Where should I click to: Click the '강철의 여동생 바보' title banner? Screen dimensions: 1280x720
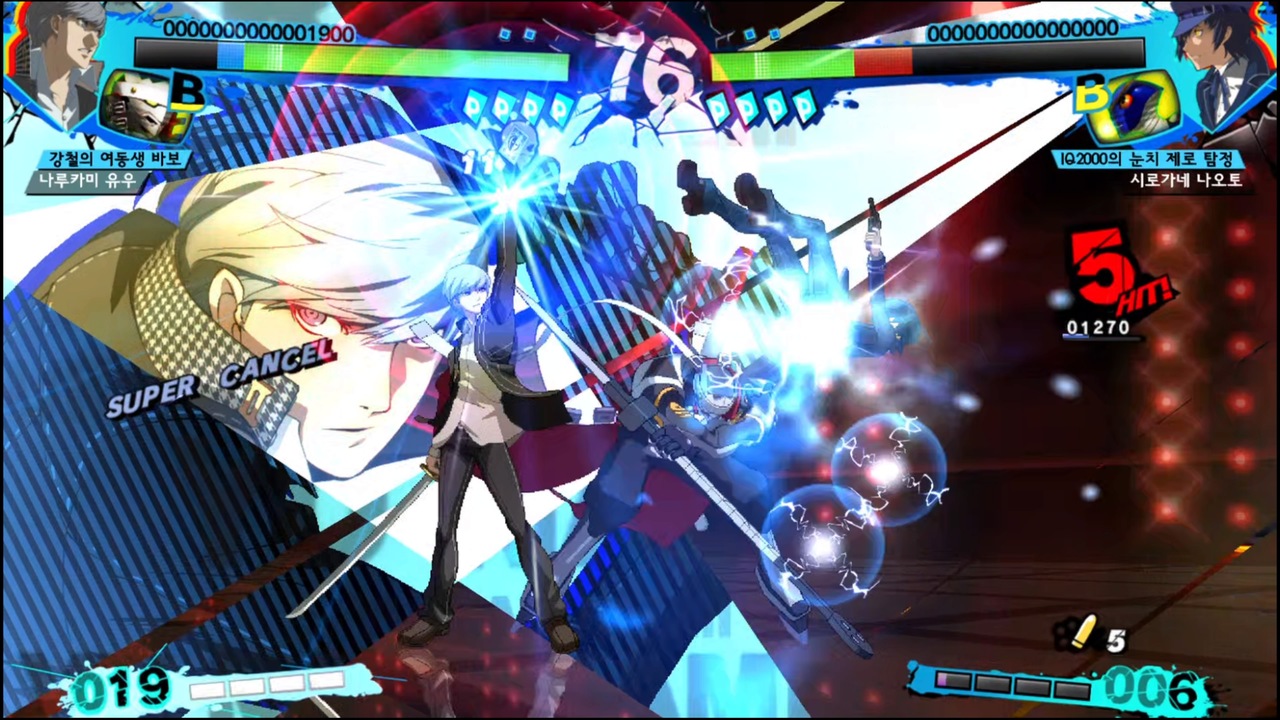[x=114, y=158]
